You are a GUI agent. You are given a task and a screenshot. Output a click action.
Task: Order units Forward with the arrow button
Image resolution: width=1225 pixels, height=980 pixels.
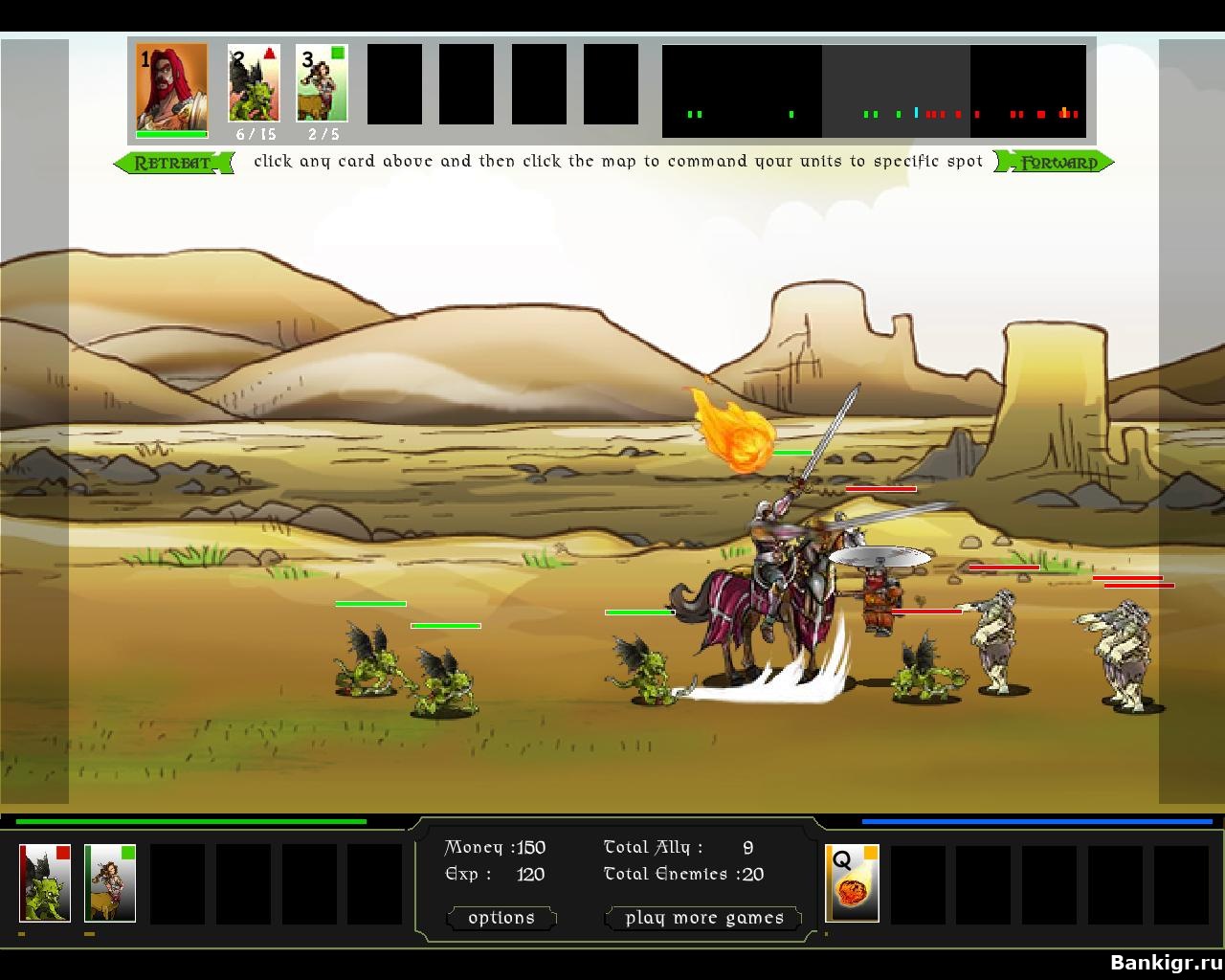1056,163
